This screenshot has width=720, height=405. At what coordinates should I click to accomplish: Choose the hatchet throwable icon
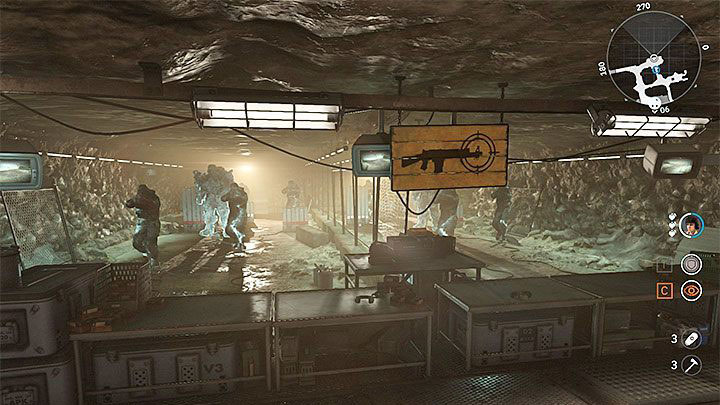pyautogui.click(x=692, y=368)
